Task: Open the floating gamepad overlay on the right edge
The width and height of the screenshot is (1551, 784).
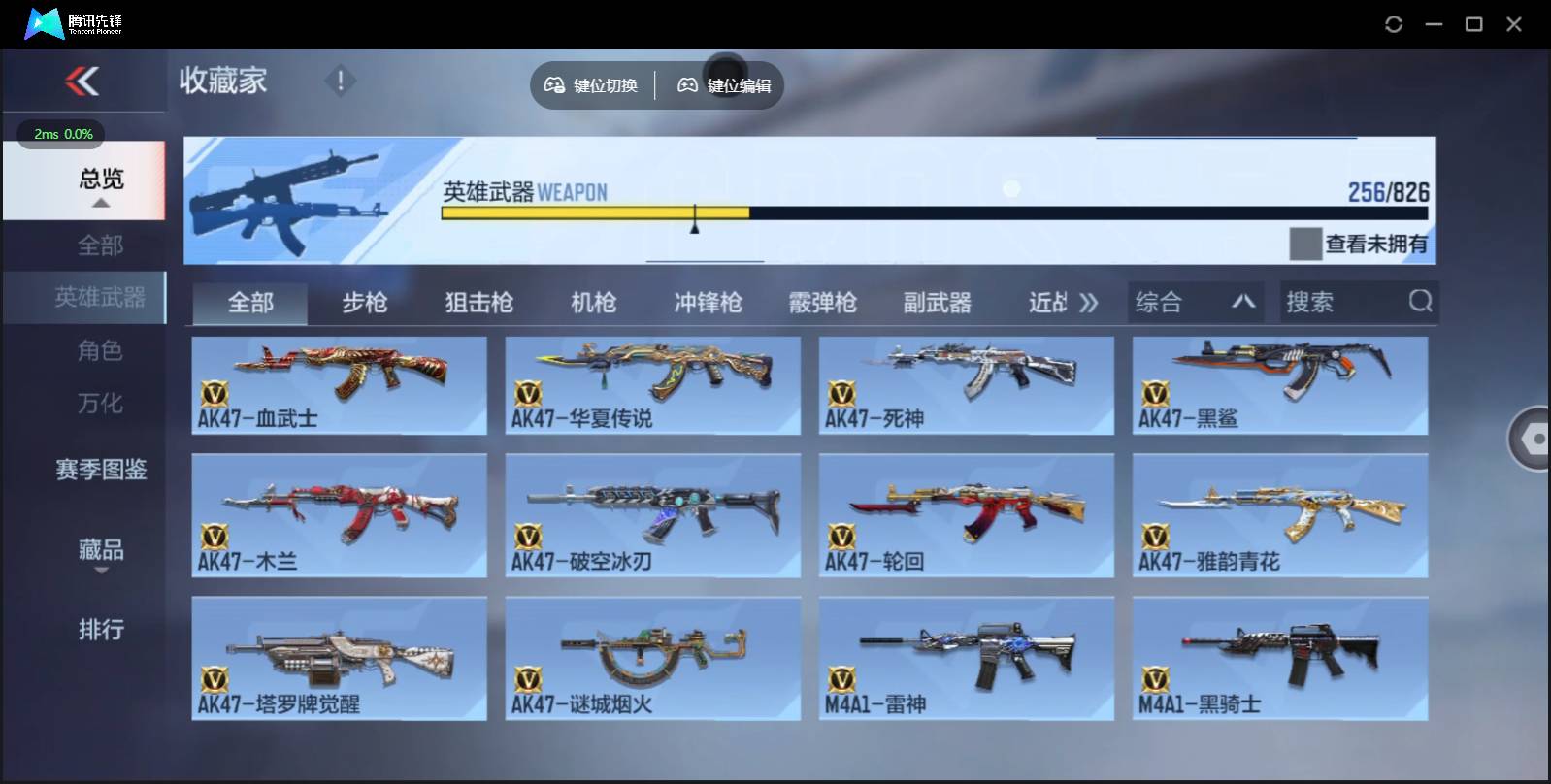Action: point(1534,440)
